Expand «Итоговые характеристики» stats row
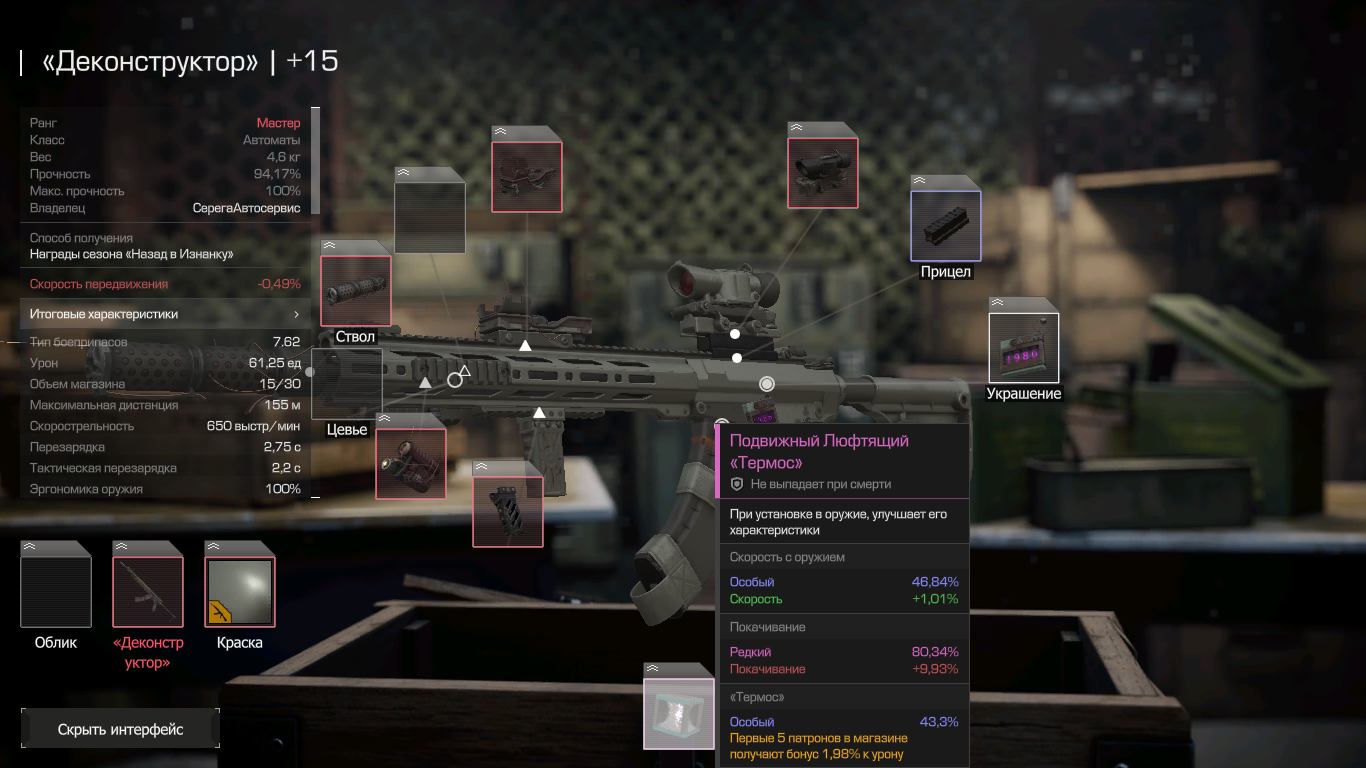Image resolution: width=1366 pixels, height=768 pixels. (x=165, y=314)
